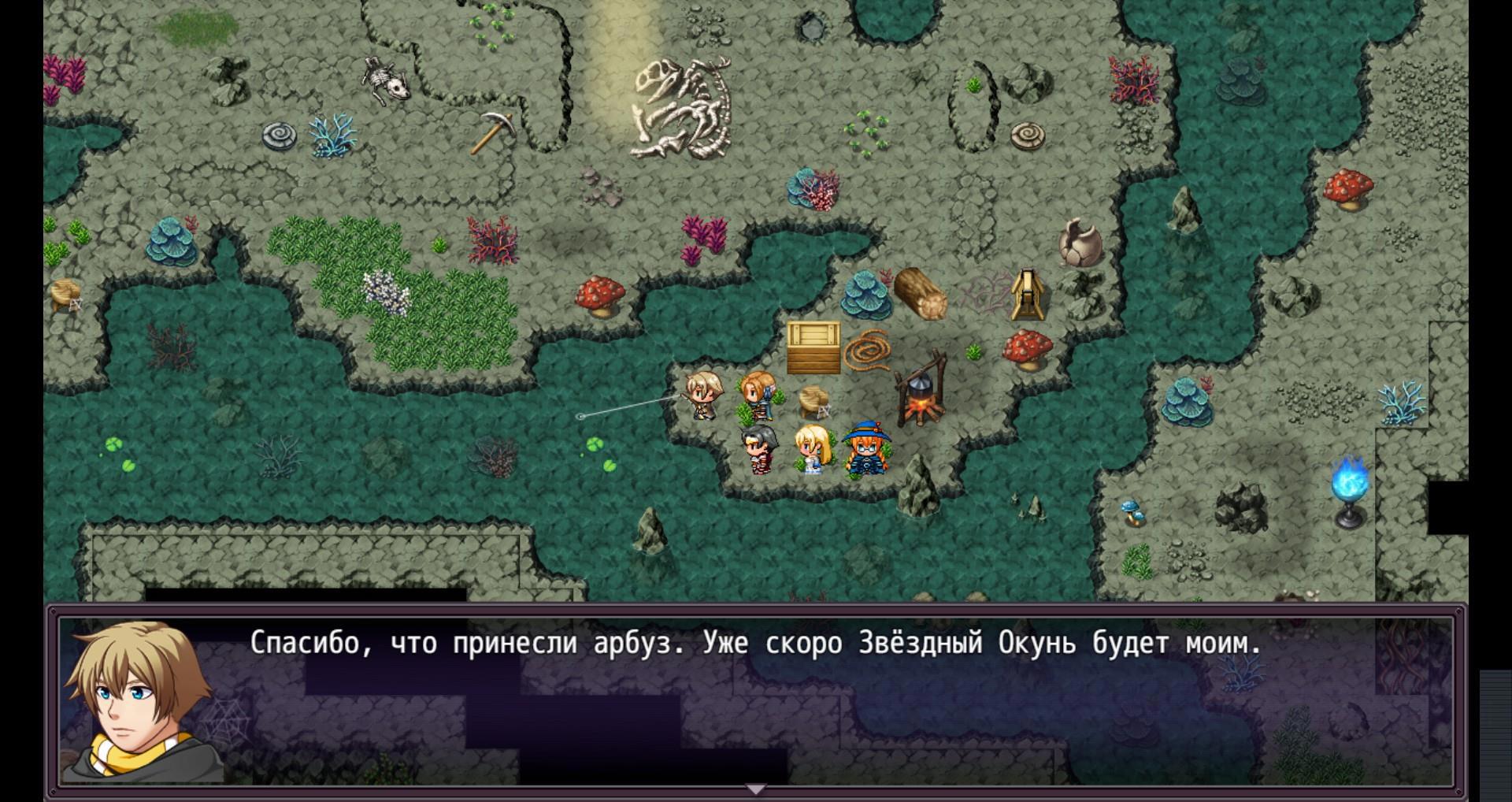Click the dialogue continue arrow
This screenshot has height=802, width=1512.
pyautogui.click(x=755, y=789)
